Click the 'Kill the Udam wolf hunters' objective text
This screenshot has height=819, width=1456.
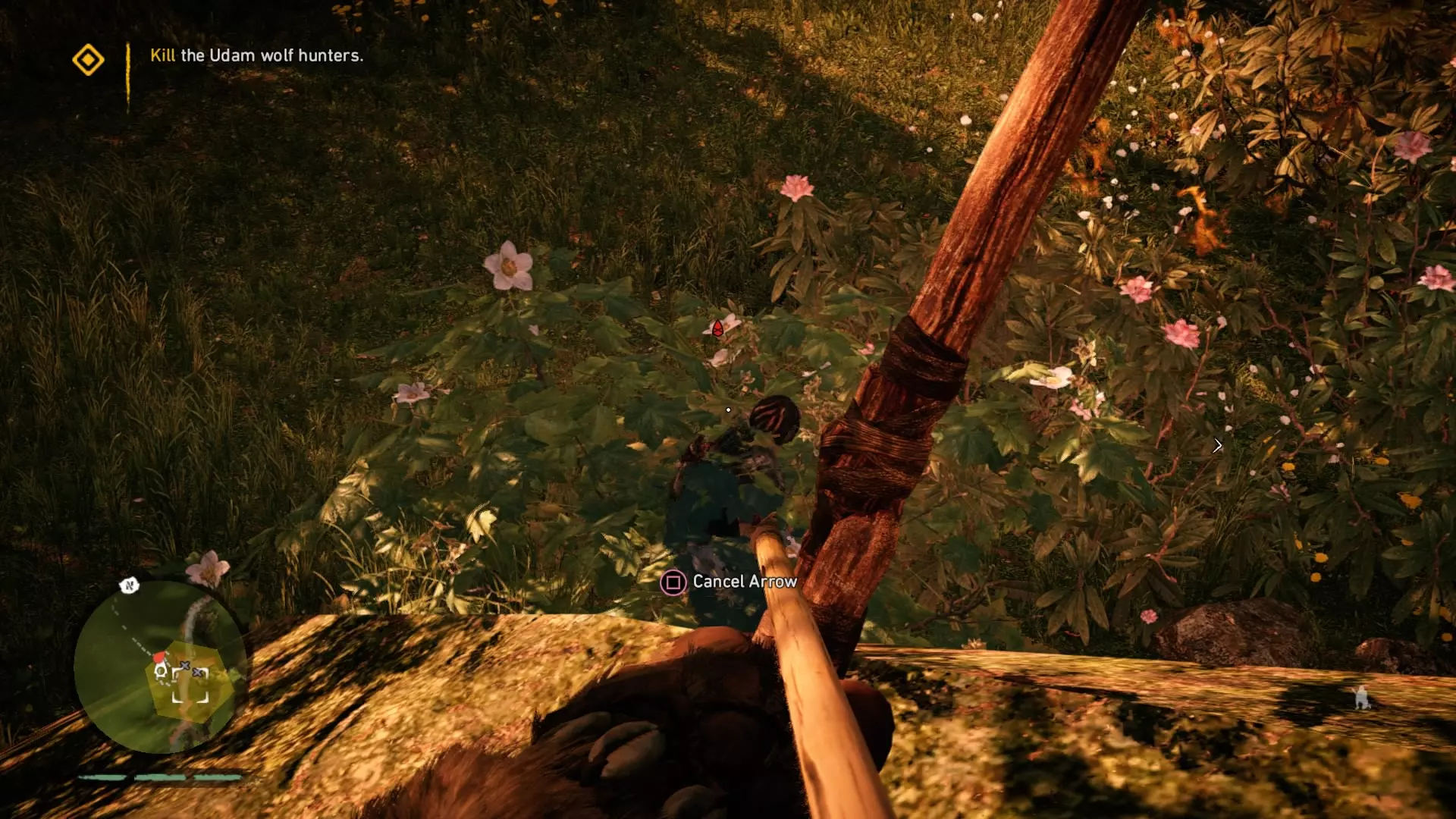point(256,55)
